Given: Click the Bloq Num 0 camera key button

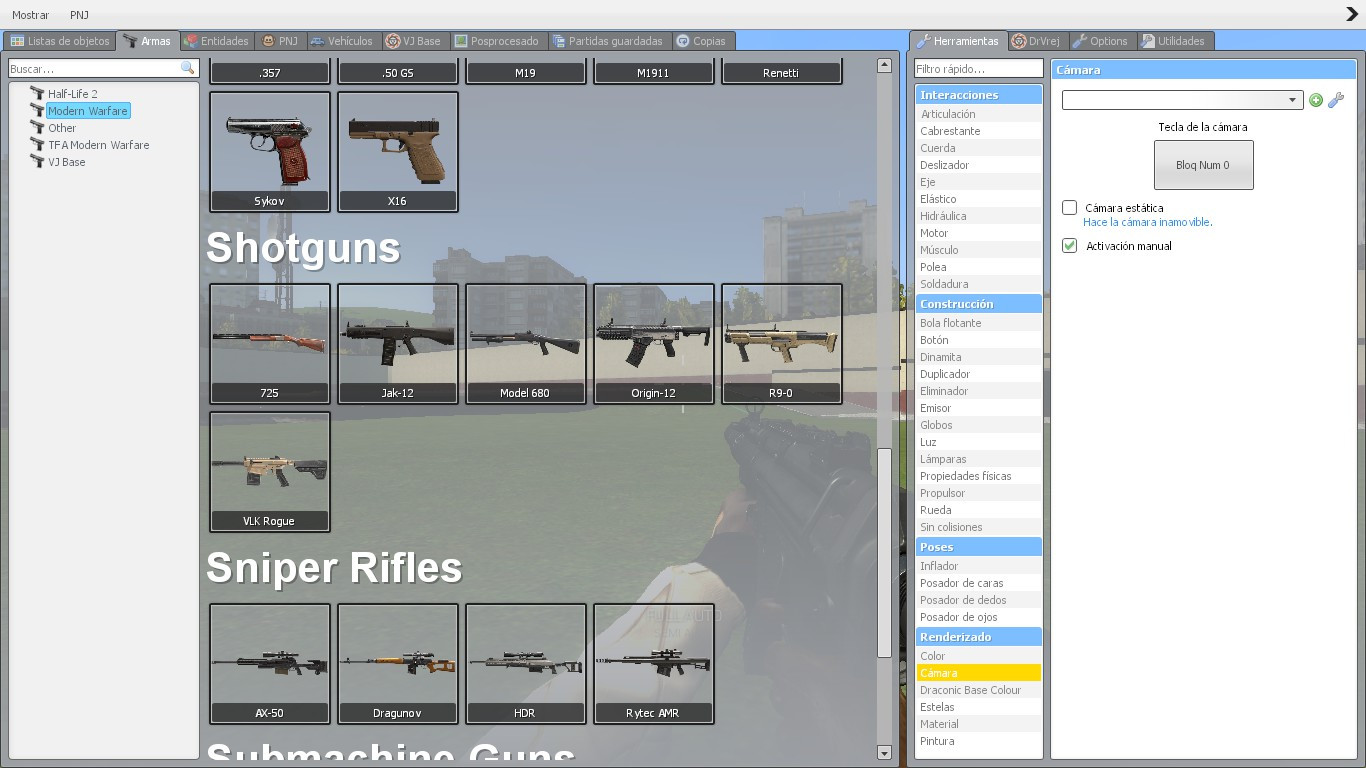Looking at the screenshot, I should point(1203,165).
